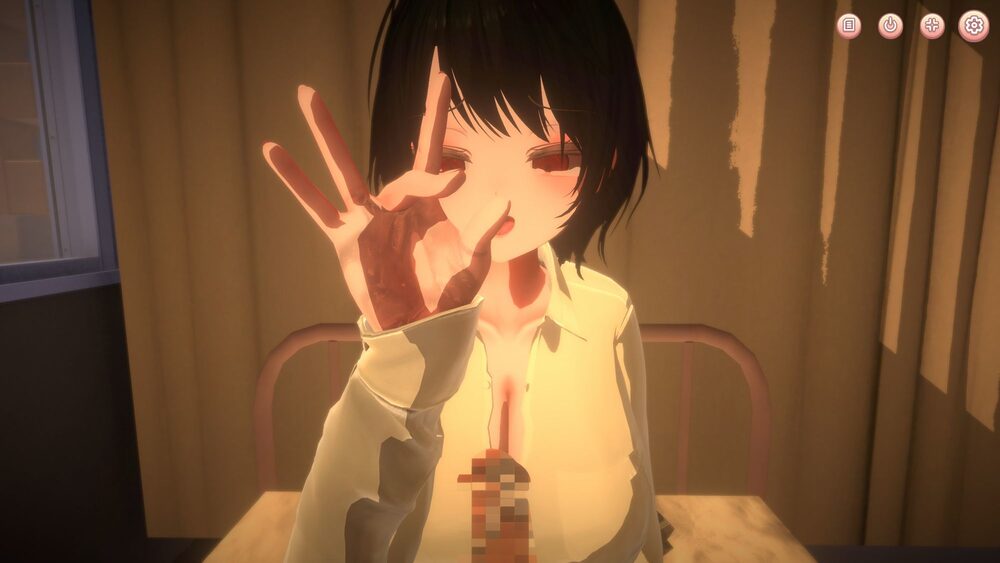Toggle the window mode arrows icon
Screen dimensions: 1000x563
pyautogui.click(x=932, y=26)
